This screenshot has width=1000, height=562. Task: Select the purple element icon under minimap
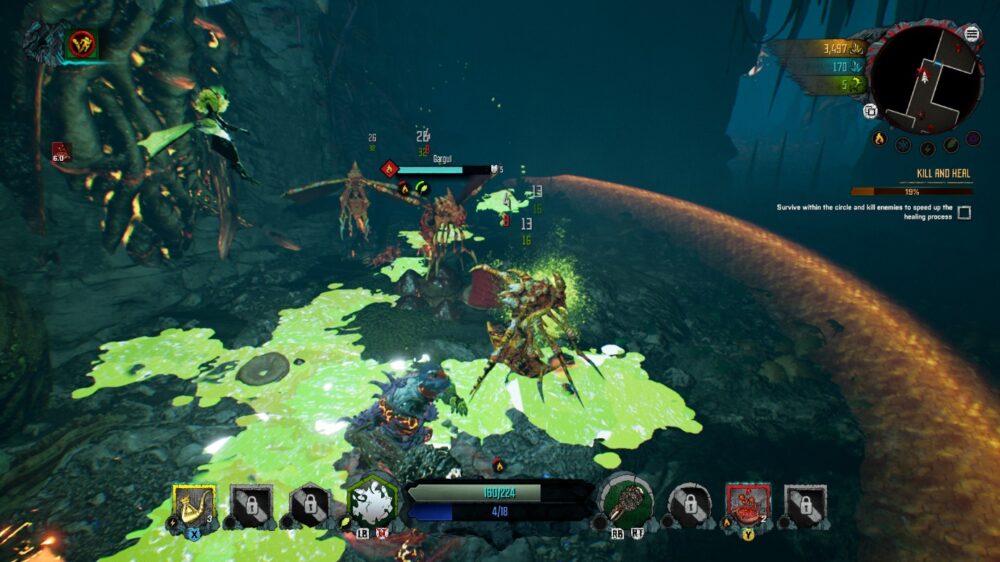coord(973,139)
